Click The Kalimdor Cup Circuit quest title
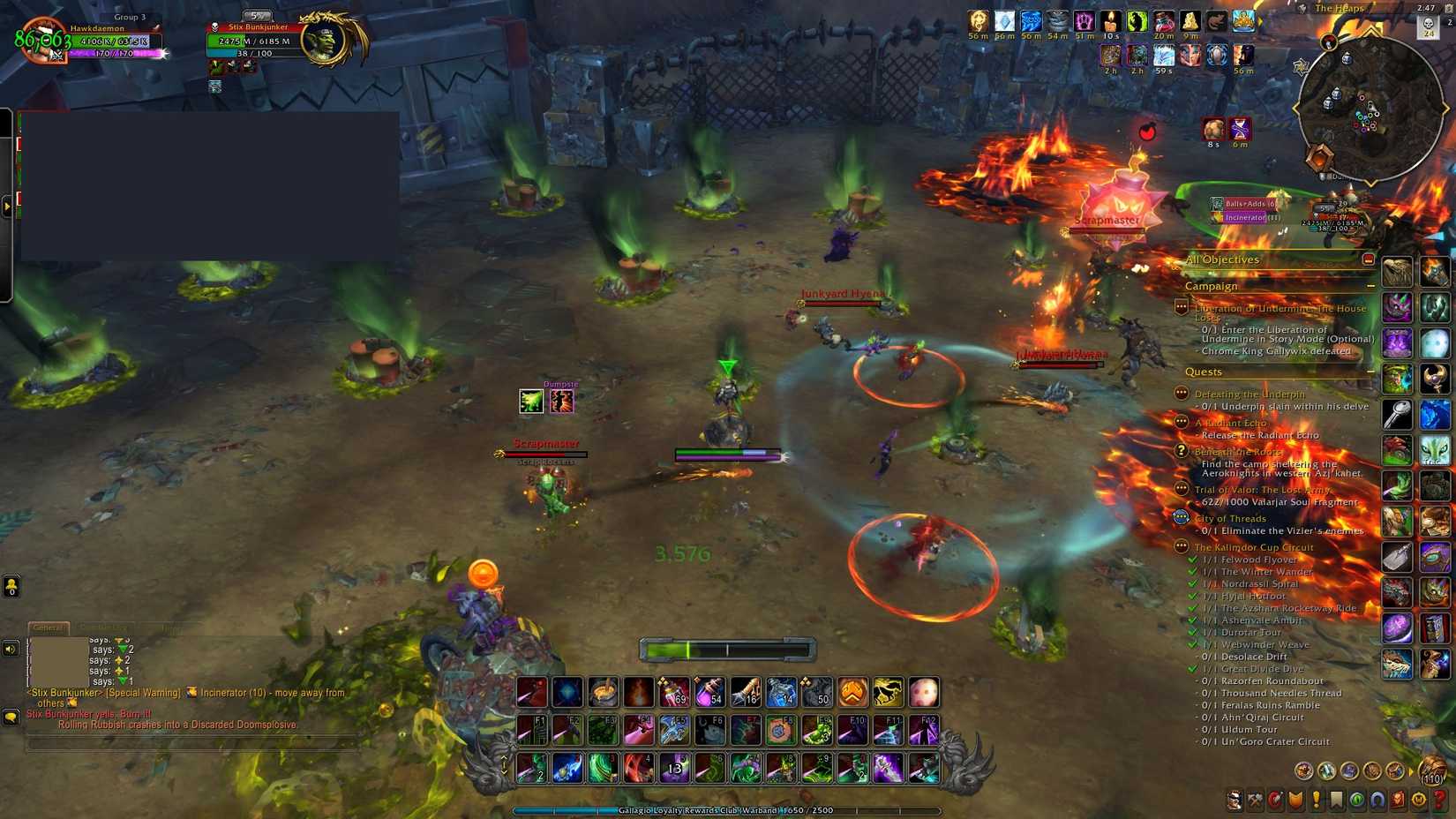This screenshot has height=819, width=1456. [x=1254, y=547]
